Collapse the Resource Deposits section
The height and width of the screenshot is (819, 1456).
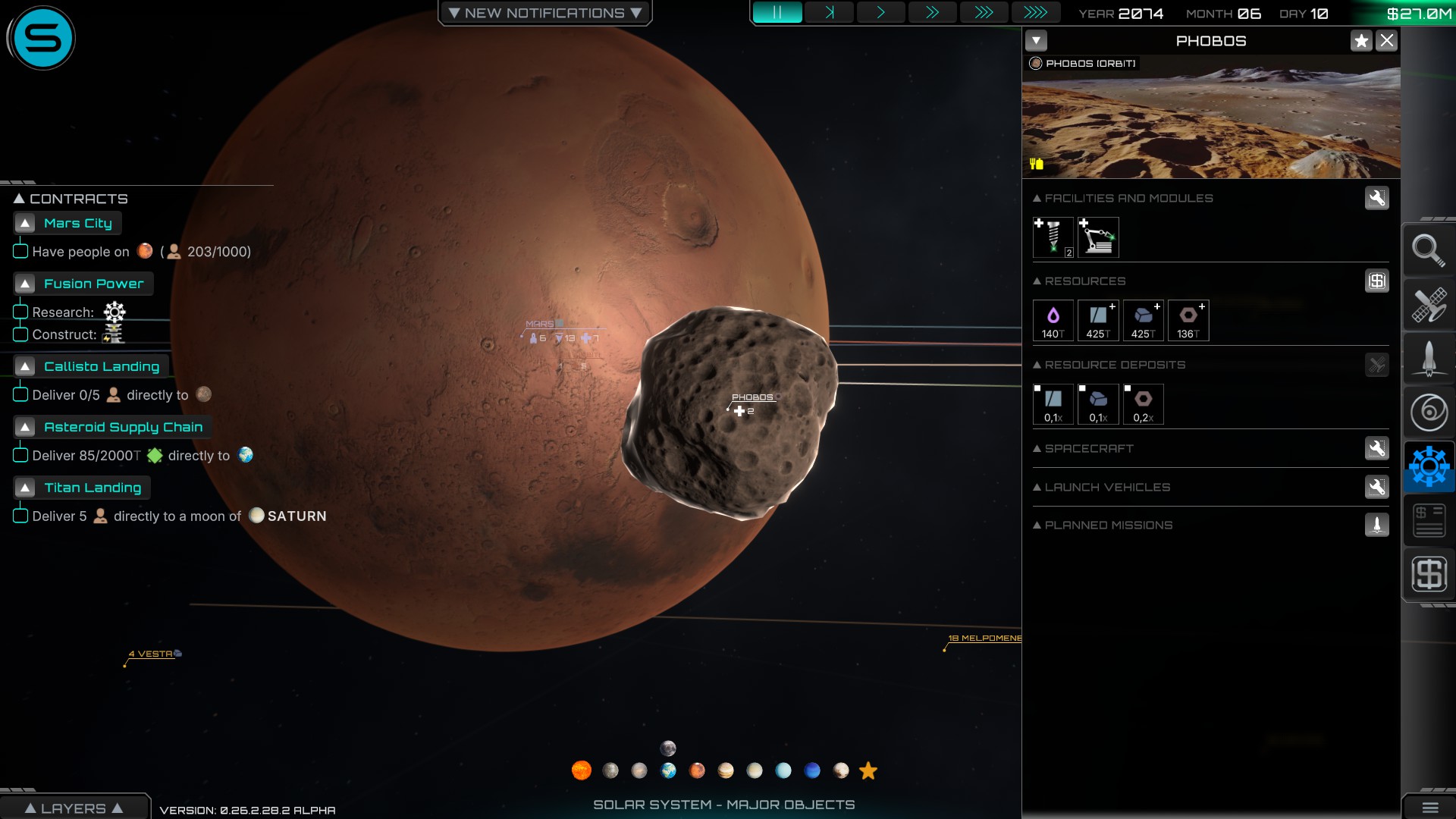1037,366
